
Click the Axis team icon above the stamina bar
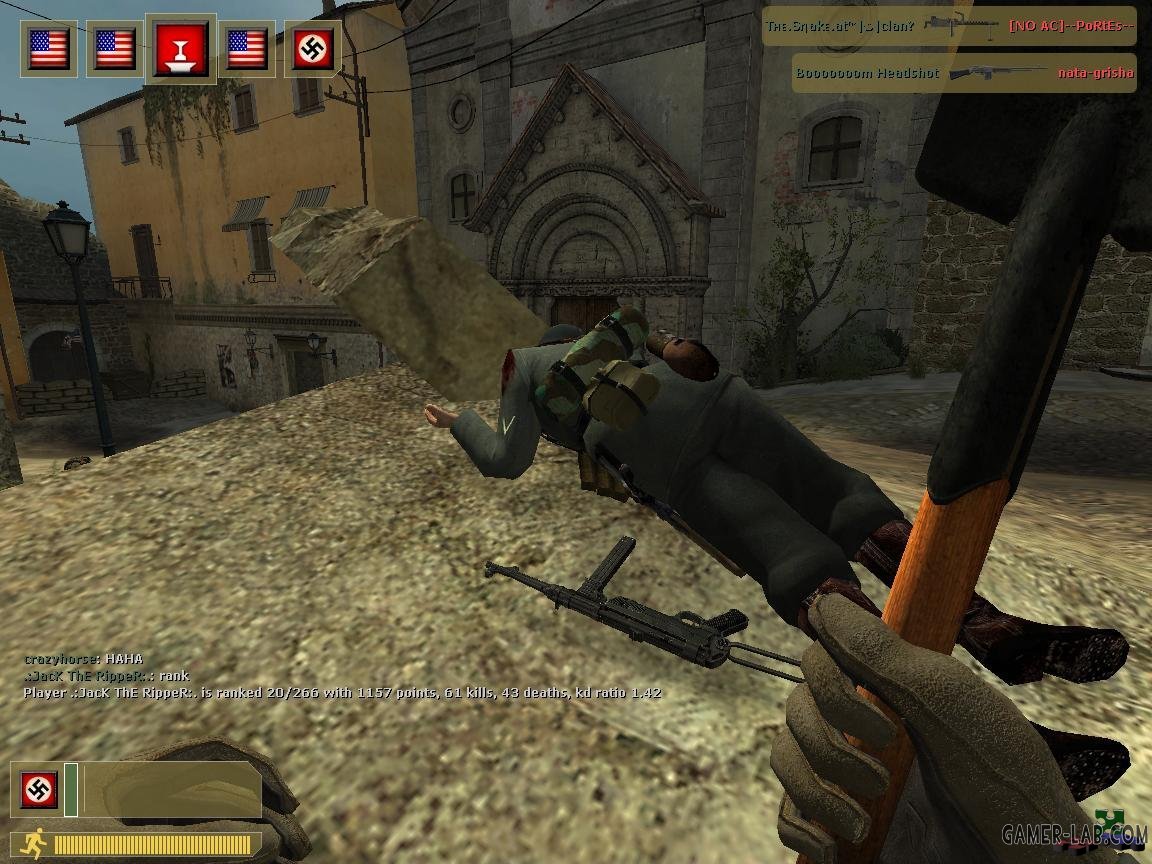click(39, 790)
